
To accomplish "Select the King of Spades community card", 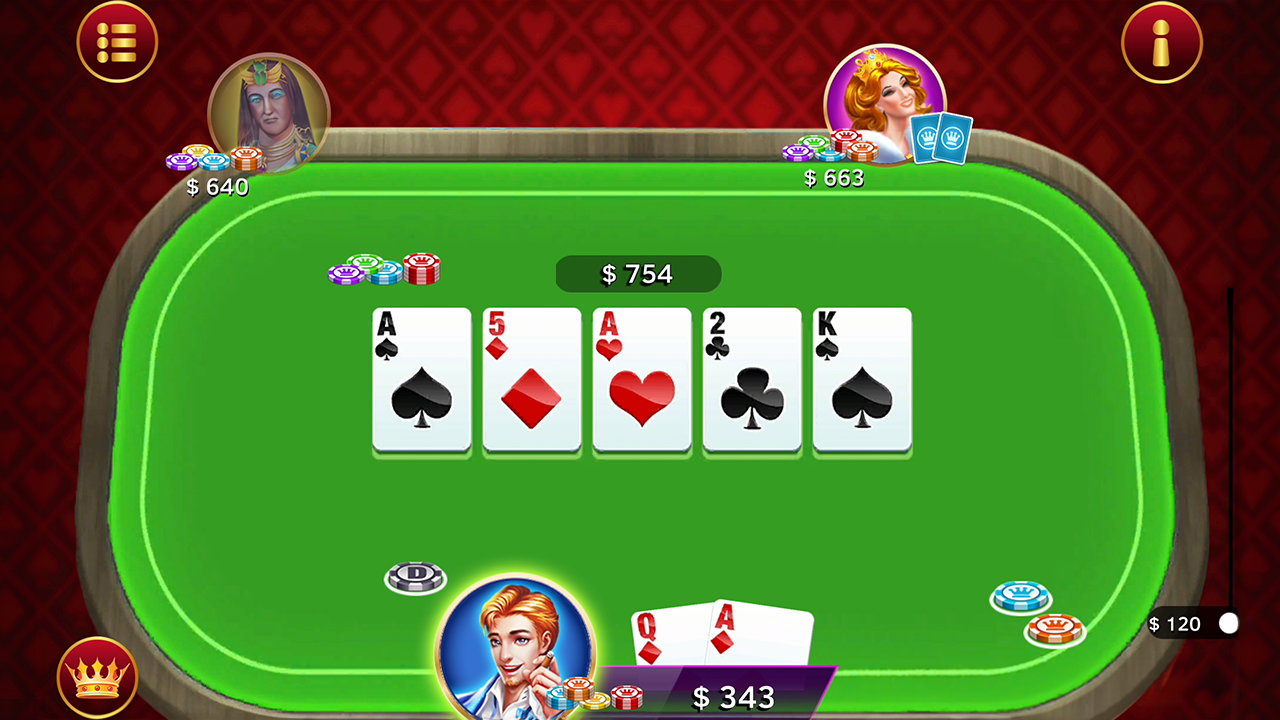I will [x=861, y=381].
